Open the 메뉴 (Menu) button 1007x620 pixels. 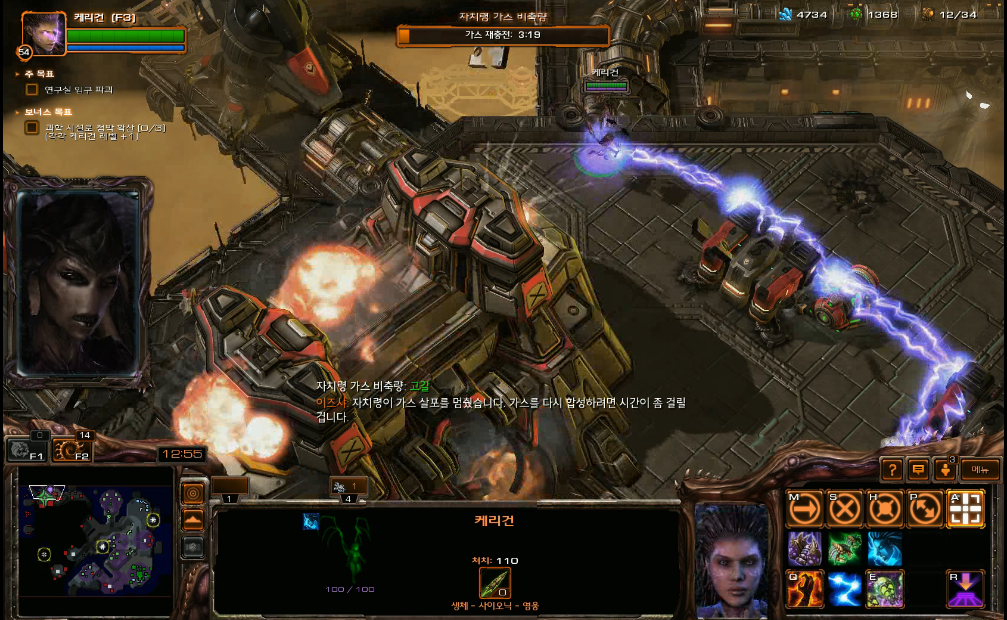(x=980, y=469)
